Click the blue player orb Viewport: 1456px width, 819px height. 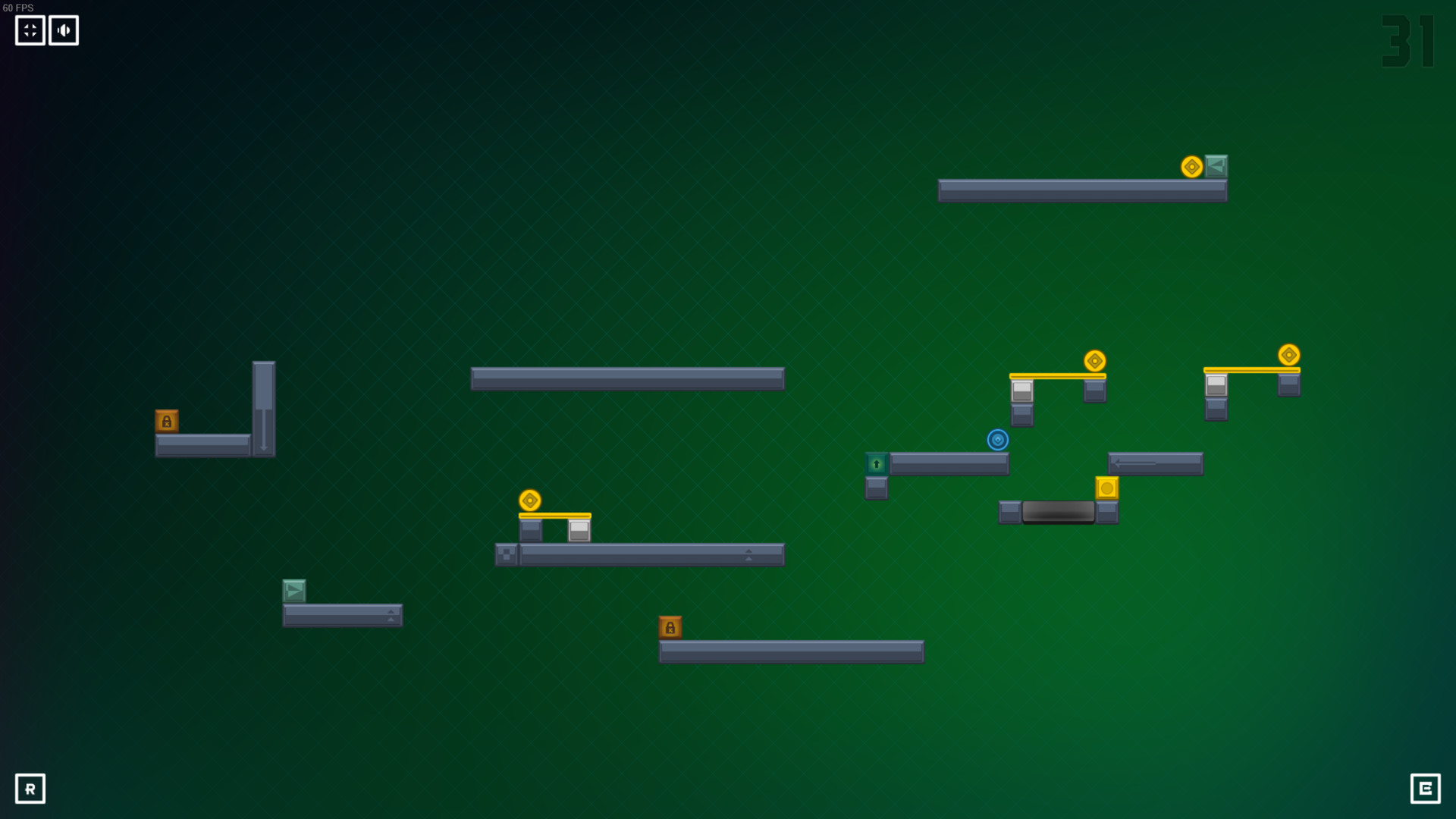click(x=998, y=440)
